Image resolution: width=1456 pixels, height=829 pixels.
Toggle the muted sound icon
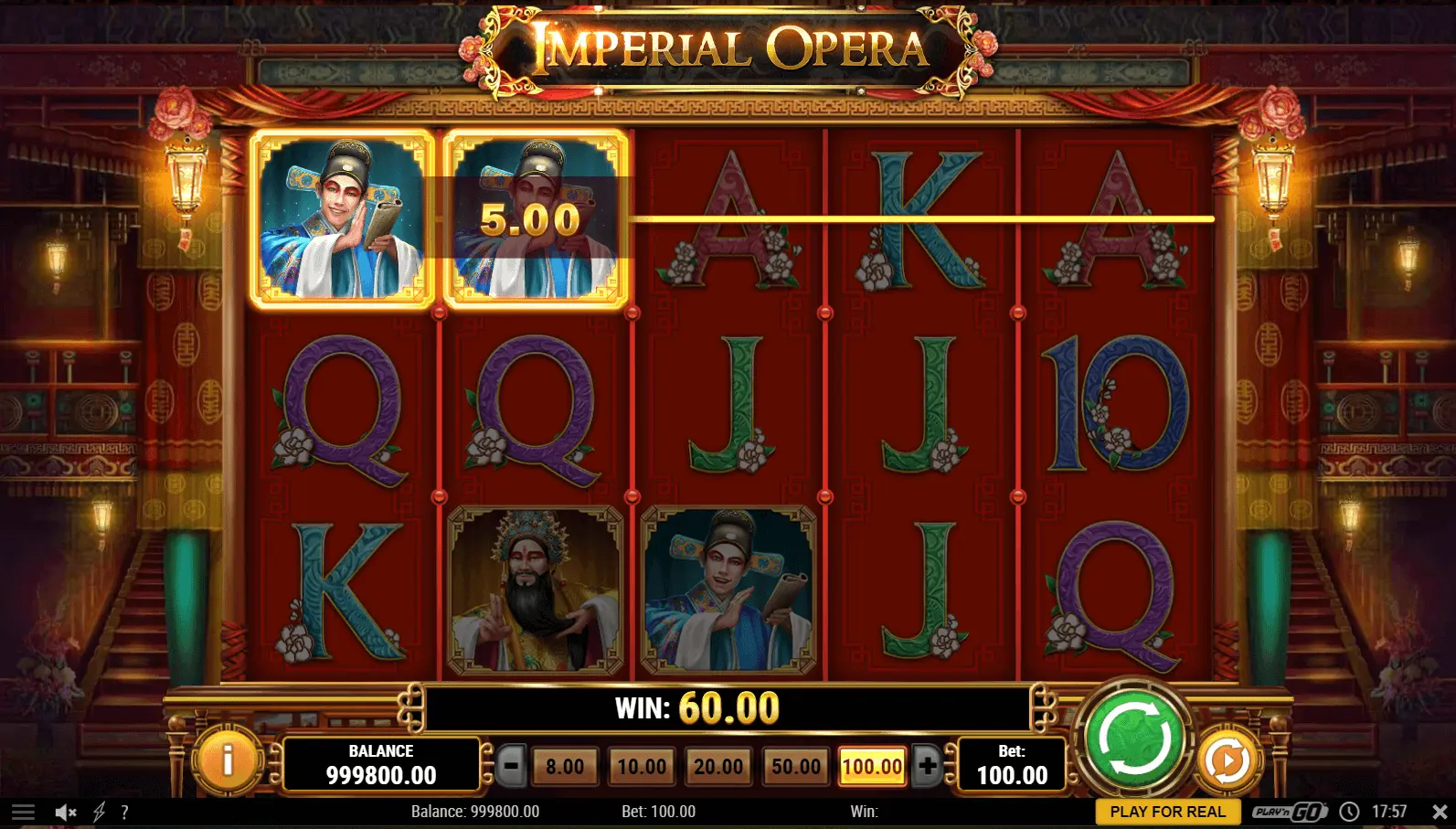click(x=65, y=812)
